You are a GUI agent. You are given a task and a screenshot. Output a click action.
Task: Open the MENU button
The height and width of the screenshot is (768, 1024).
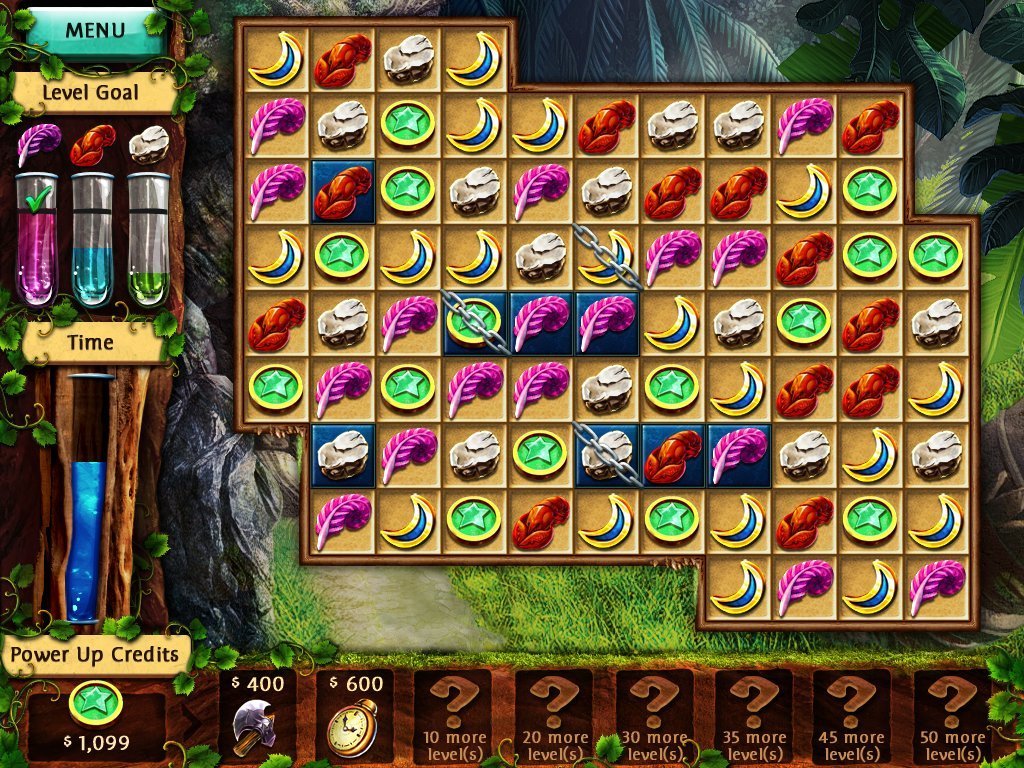(x=96, y=30)
